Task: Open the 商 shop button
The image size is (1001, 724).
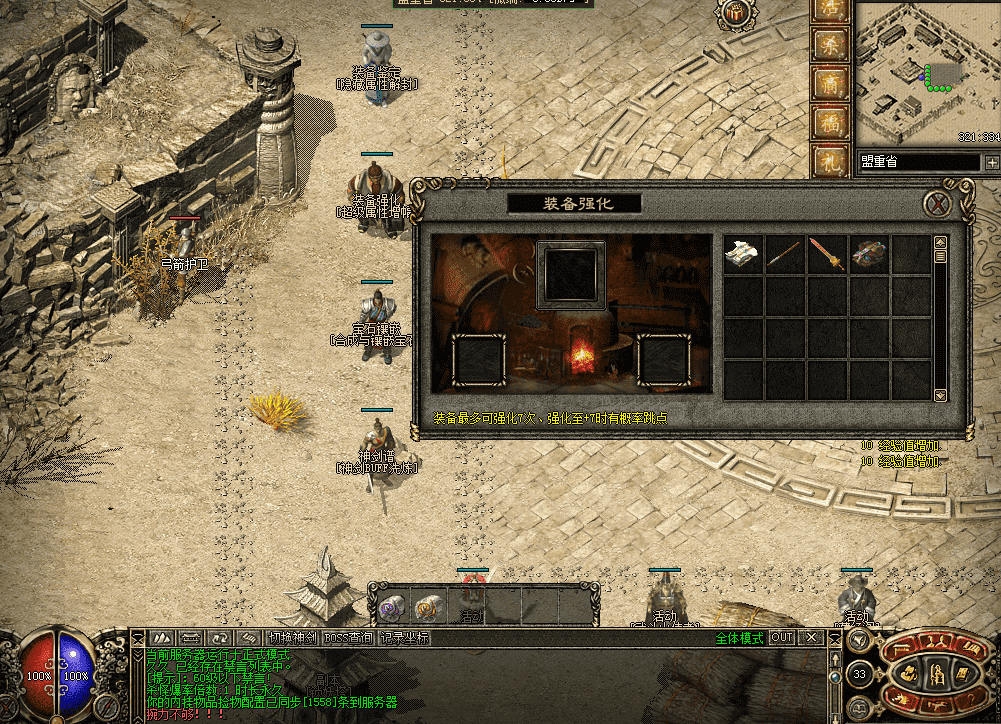Action: click(x=830, y=84)
